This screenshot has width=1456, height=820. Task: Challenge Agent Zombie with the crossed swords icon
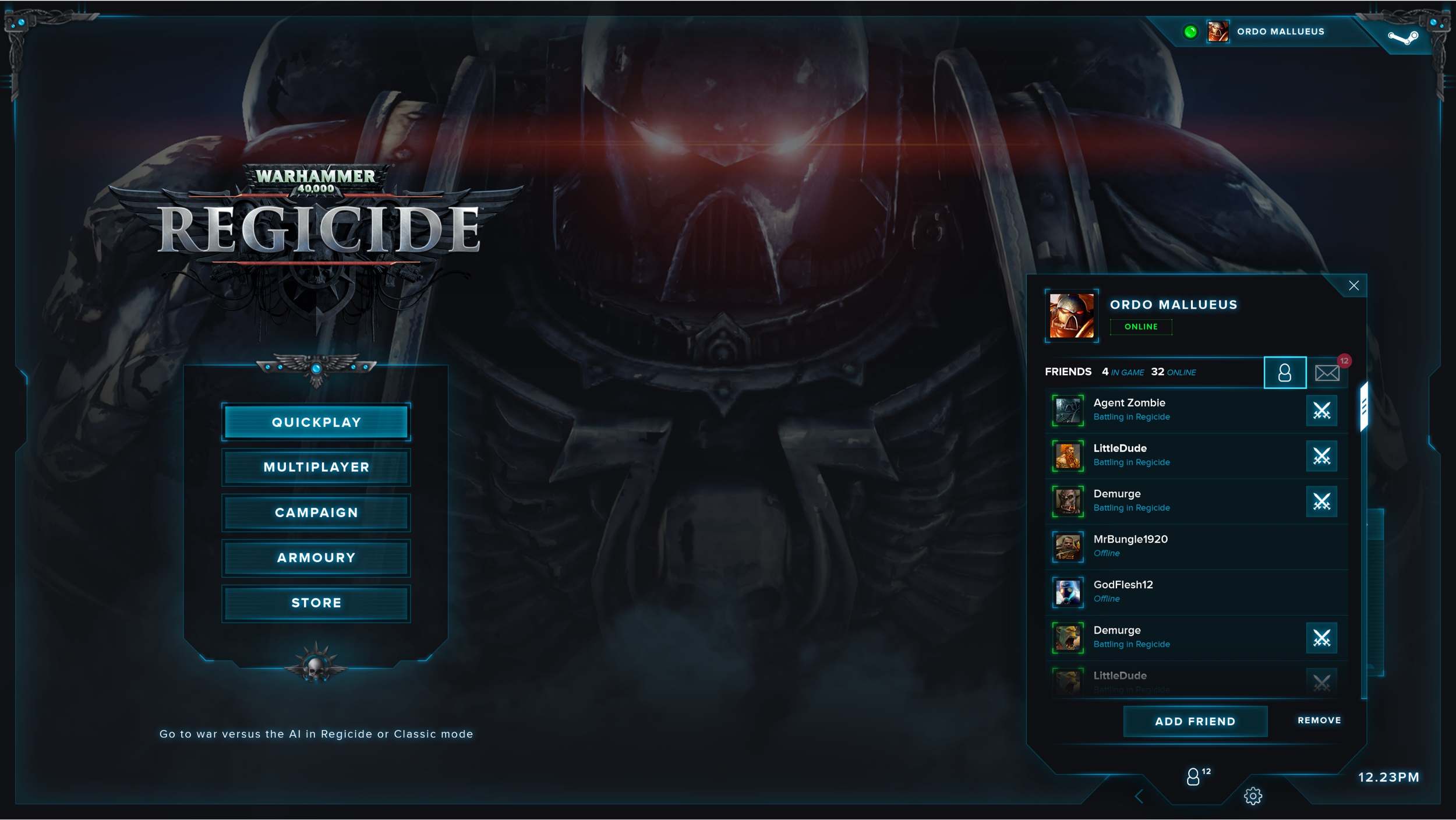1321,411
